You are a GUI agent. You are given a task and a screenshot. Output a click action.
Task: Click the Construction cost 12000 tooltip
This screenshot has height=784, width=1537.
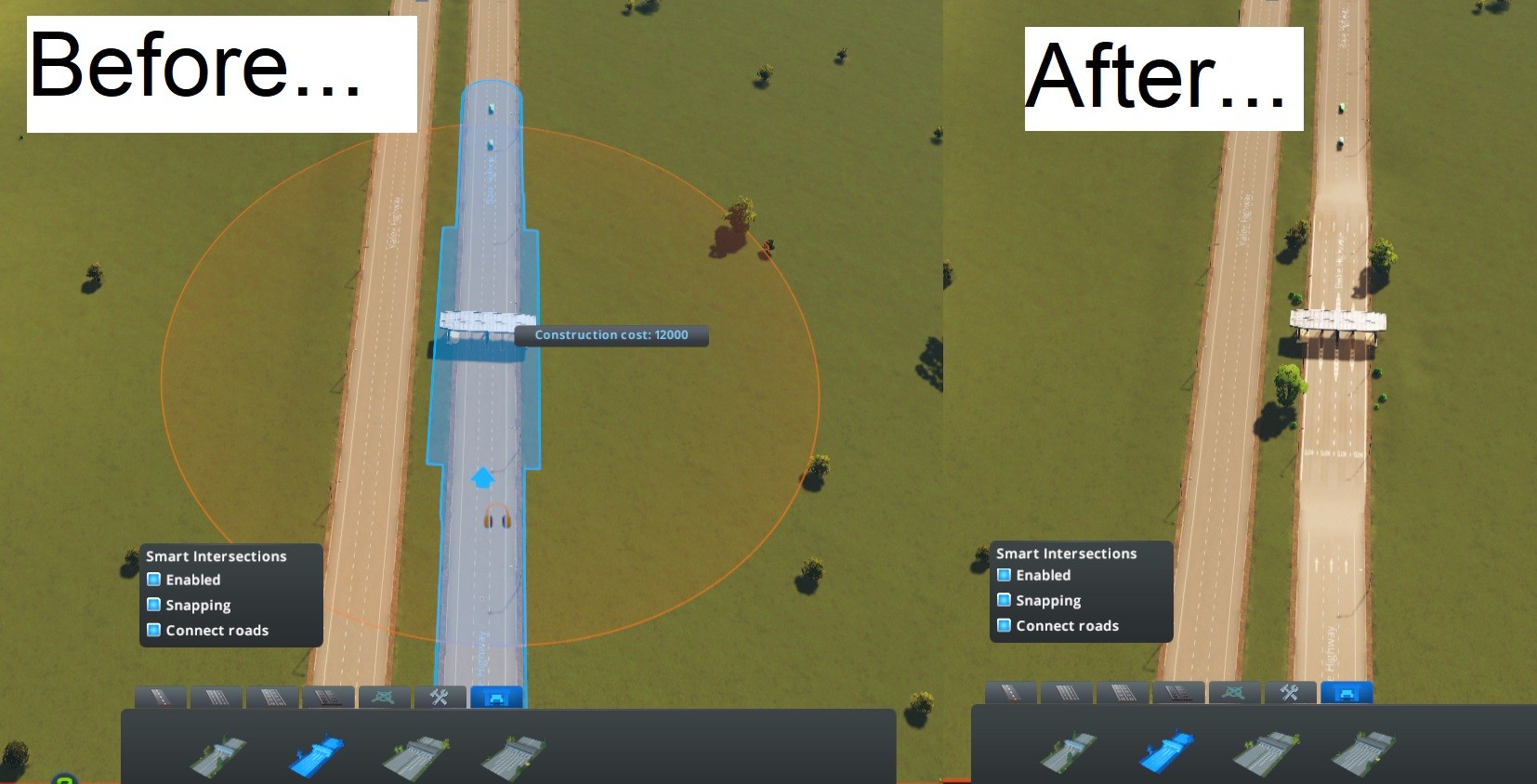[x=612, y=335]
